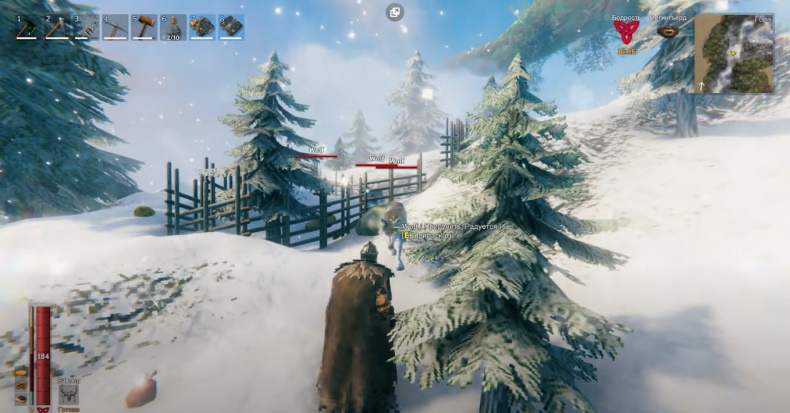The image size is (790, 413).
Task: Select the hammer hotbar slot
Action: [x=145, y=27]
